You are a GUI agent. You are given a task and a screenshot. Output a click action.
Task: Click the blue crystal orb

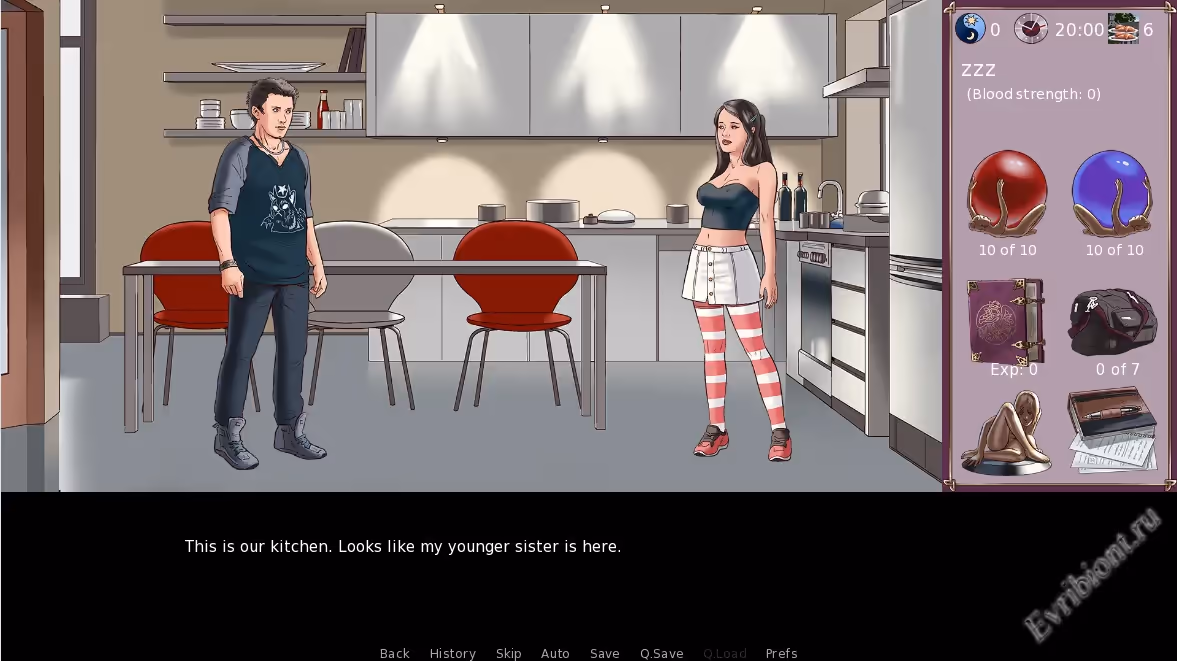click(x=1113, y=194)
